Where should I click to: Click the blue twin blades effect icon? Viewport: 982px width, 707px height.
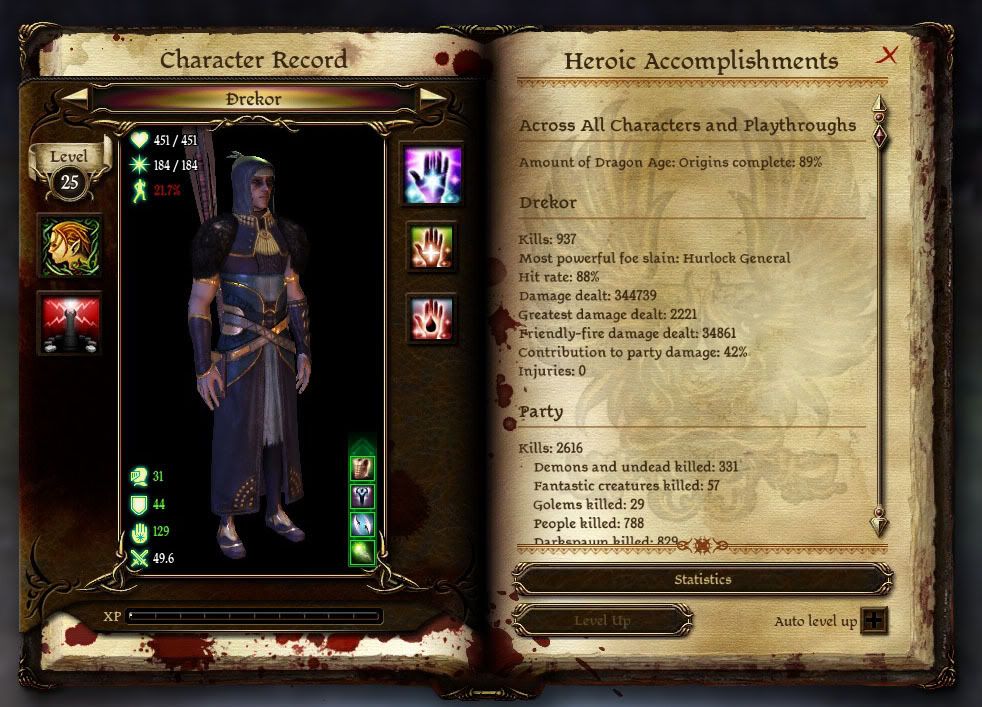coord(362,524)
